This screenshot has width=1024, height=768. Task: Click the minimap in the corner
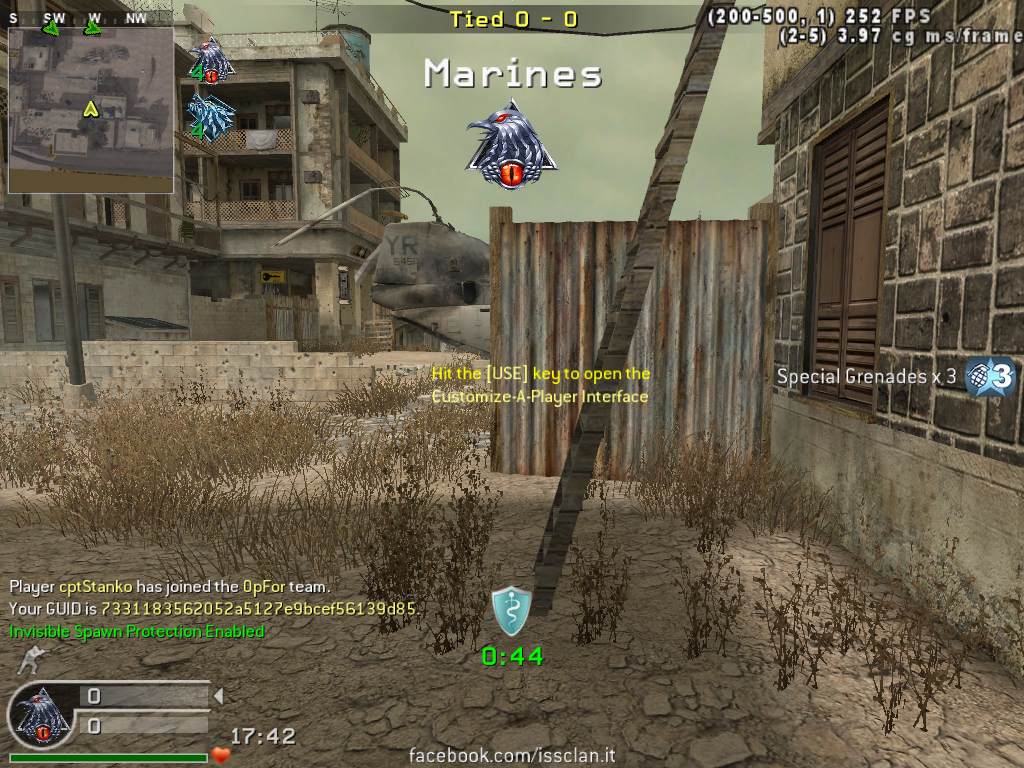pos(91,110)
